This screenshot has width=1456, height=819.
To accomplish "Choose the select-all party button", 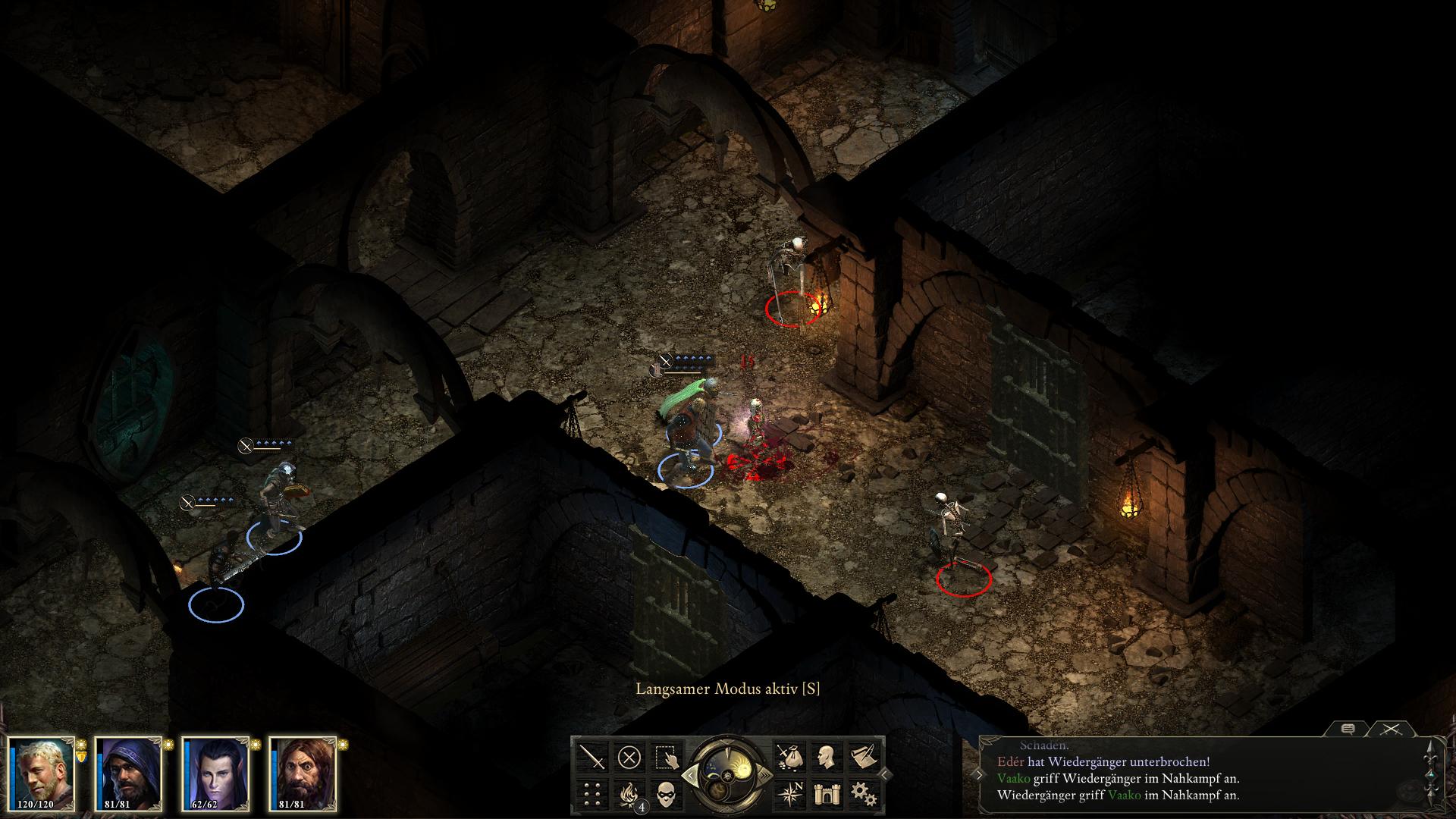I will tap(667, 757).
